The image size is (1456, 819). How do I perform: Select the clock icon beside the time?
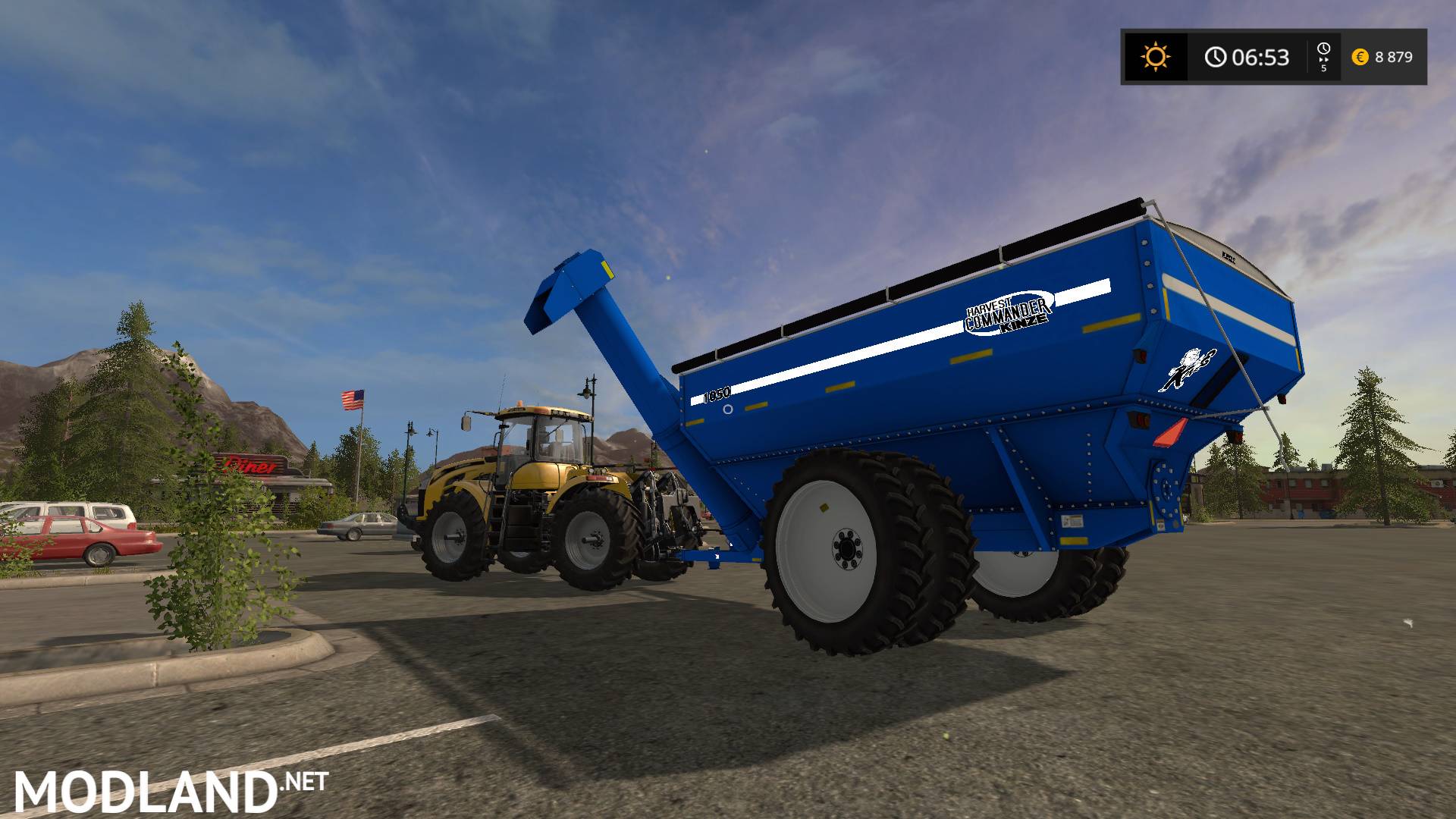click(x=1216, y=58)
